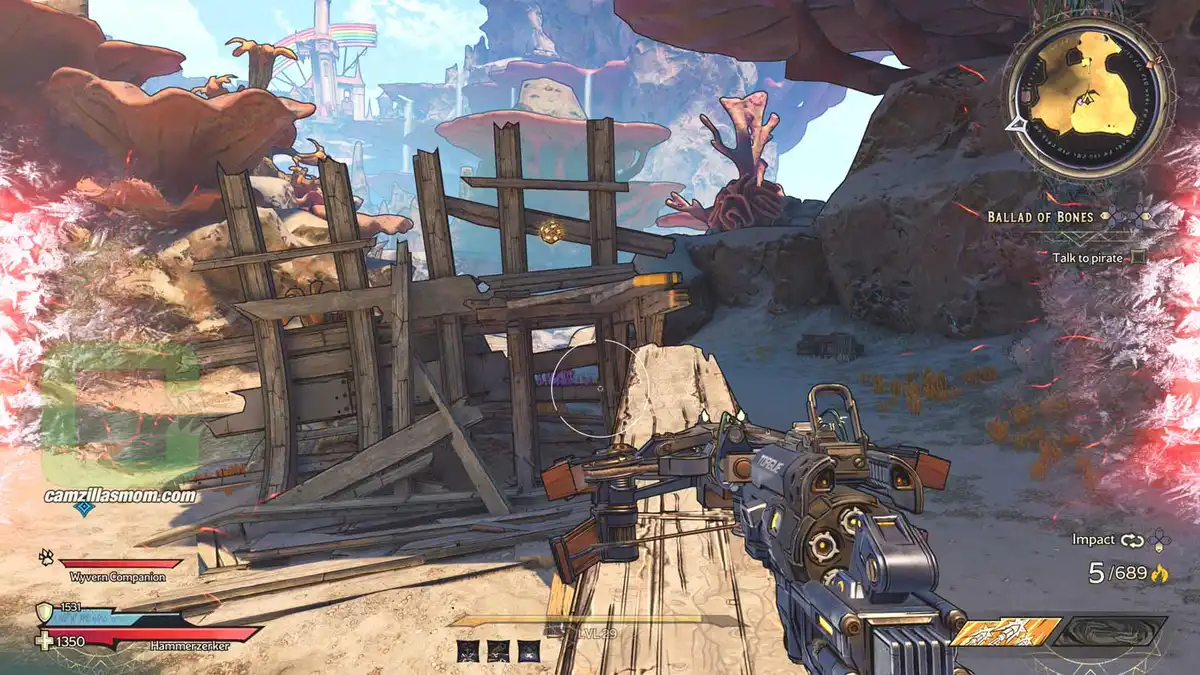This screenshot has height=675, width=1200.
Task: Select the weapon-slot cross indicator beside Impact
Action: (x=1159, y=541)
